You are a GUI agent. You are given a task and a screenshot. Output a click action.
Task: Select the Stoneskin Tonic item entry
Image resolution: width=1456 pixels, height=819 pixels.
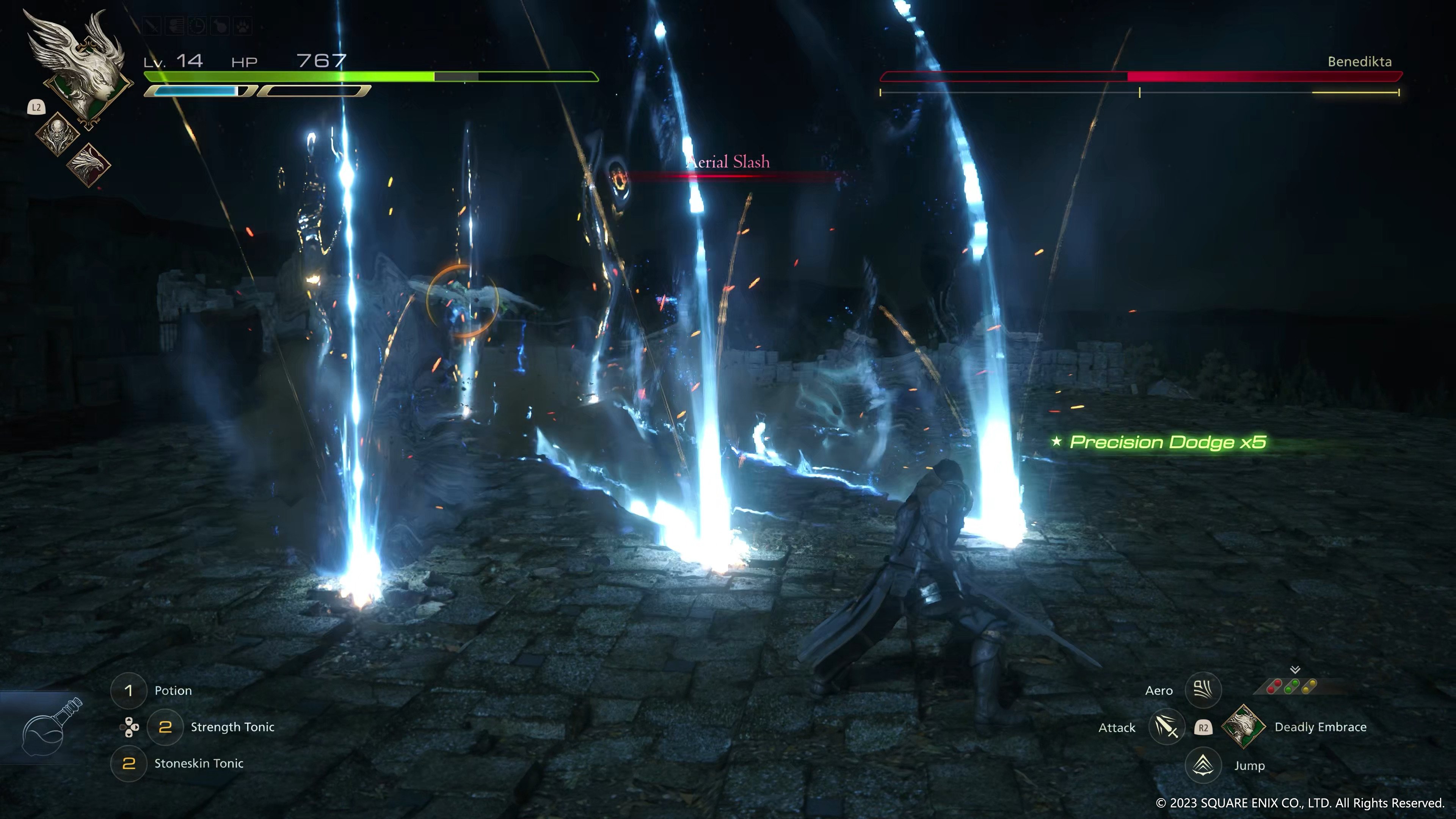click(199, 764)
